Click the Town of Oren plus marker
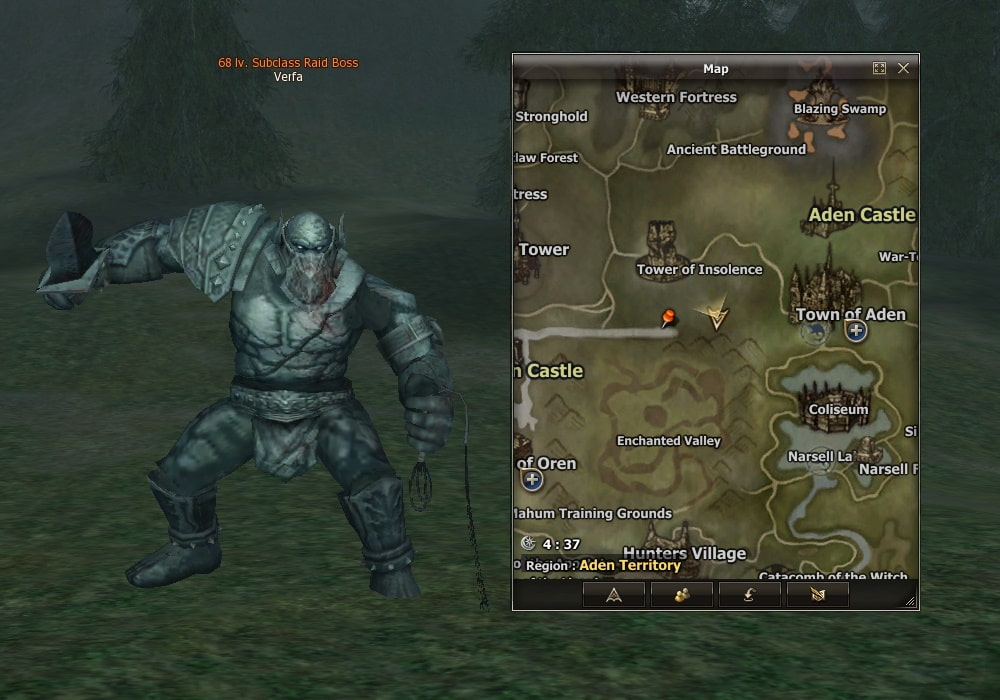The height and width of the screenshot is (700, 1000). tap(532, 480)
